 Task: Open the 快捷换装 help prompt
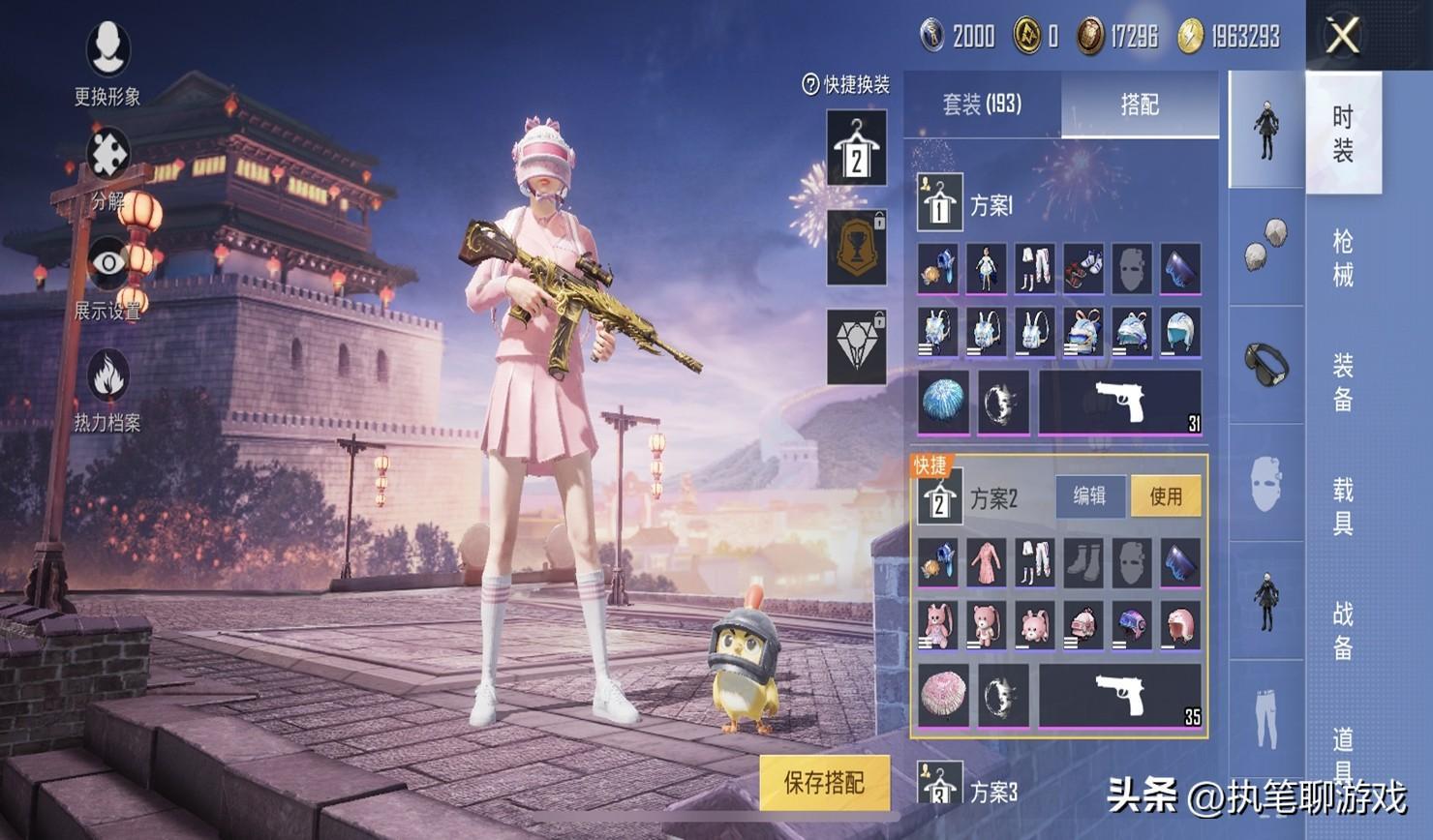pos(845,85)
